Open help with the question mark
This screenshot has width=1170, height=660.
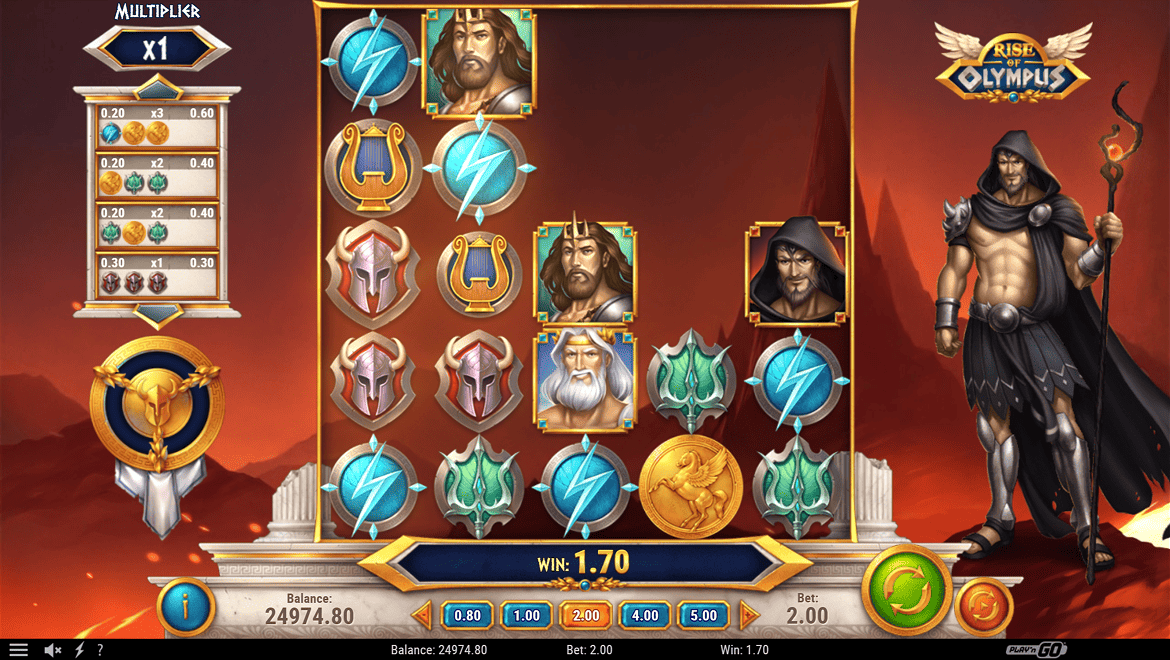99,650
